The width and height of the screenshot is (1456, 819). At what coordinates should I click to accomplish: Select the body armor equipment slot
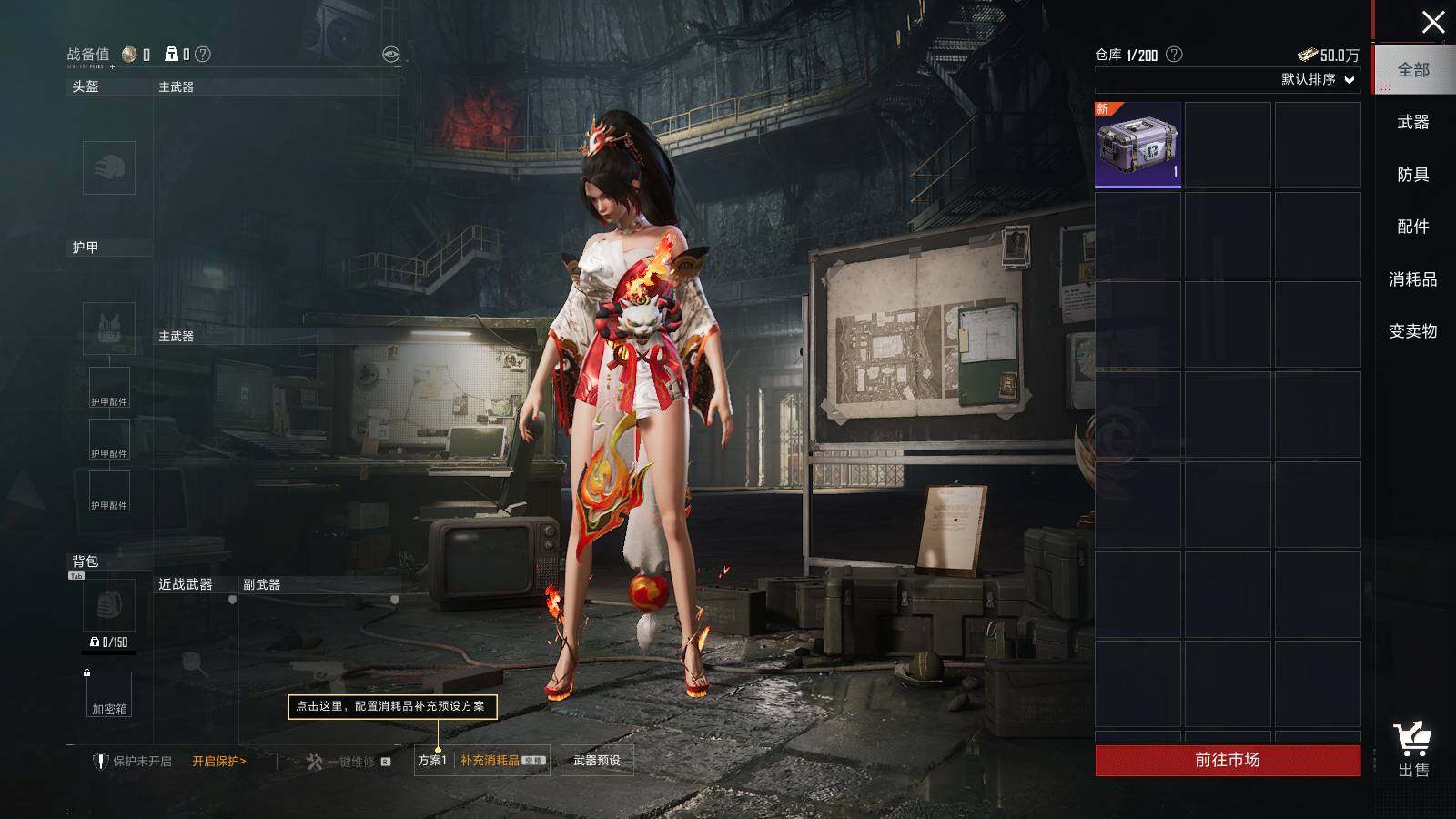[109, 328]
